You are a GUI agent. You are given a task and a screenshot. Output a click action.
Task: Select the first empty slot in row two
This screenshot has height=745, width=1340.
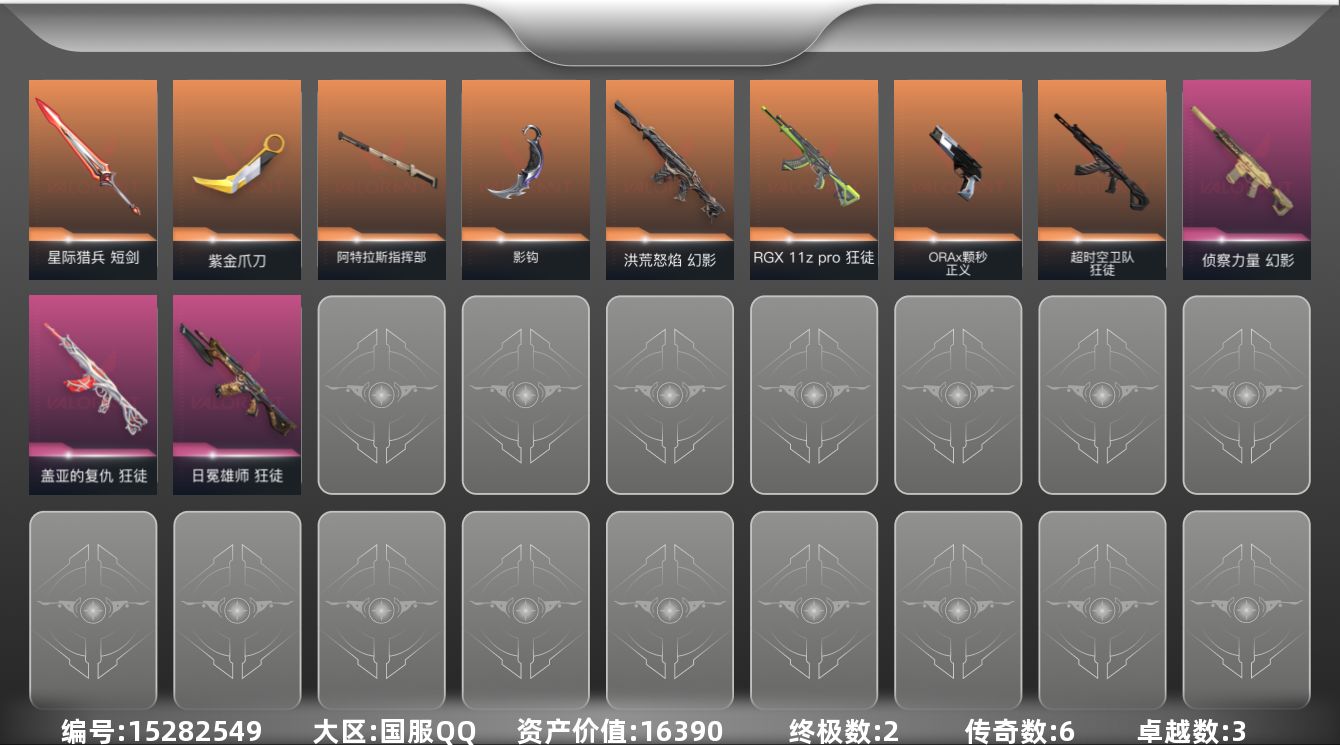381,393
